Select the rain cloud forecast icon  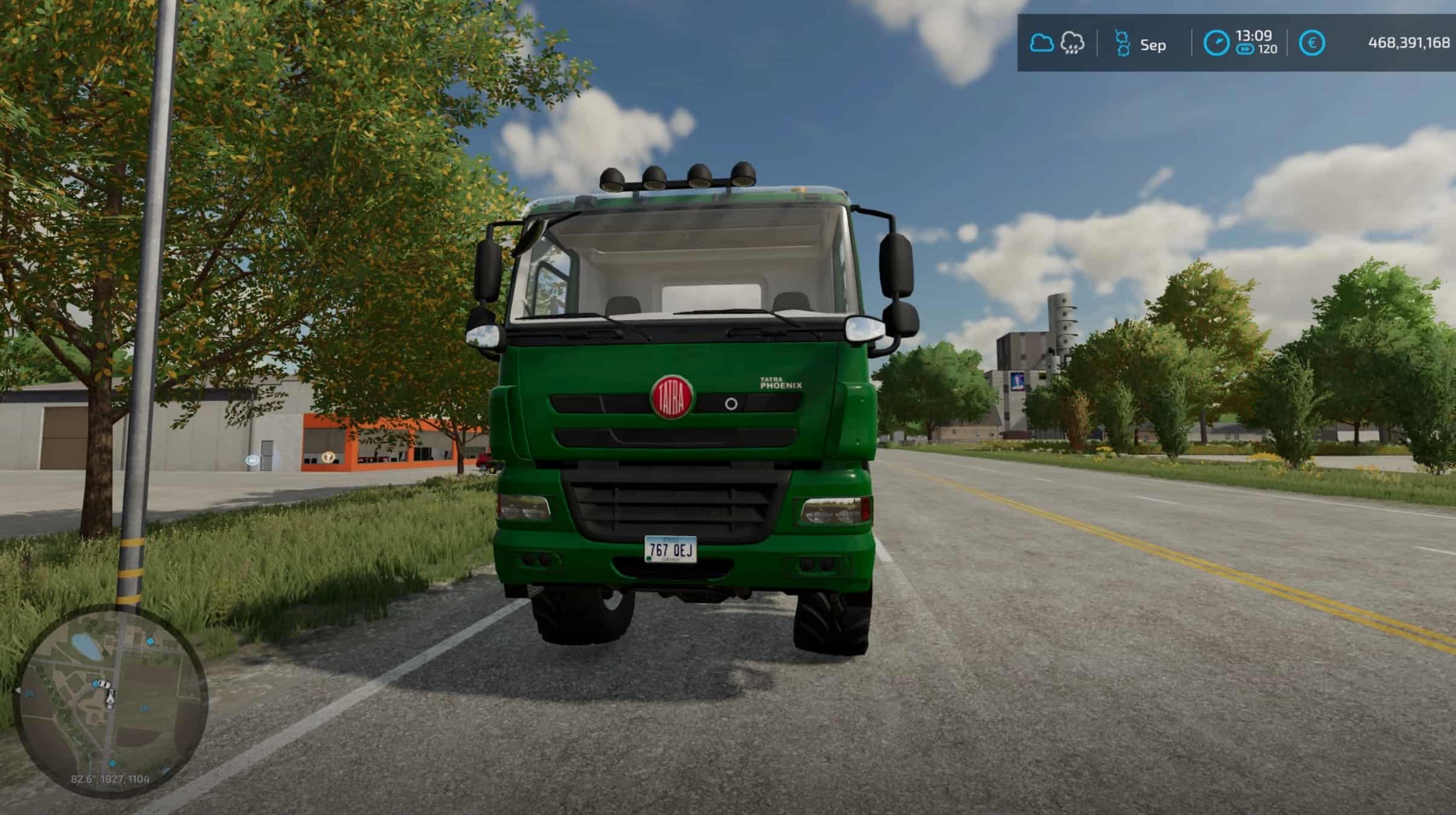1072,43
